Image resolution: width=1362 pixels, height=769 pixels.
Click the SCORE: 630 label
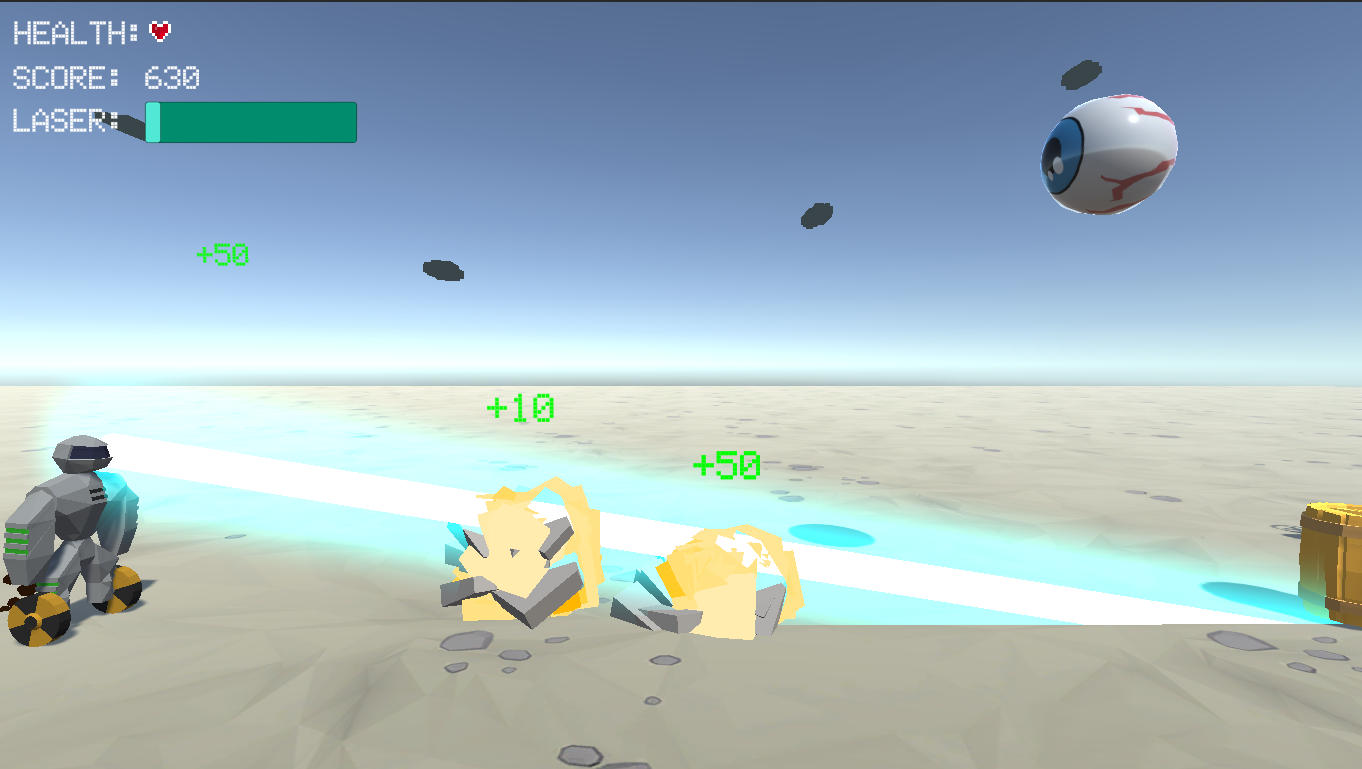100,78
